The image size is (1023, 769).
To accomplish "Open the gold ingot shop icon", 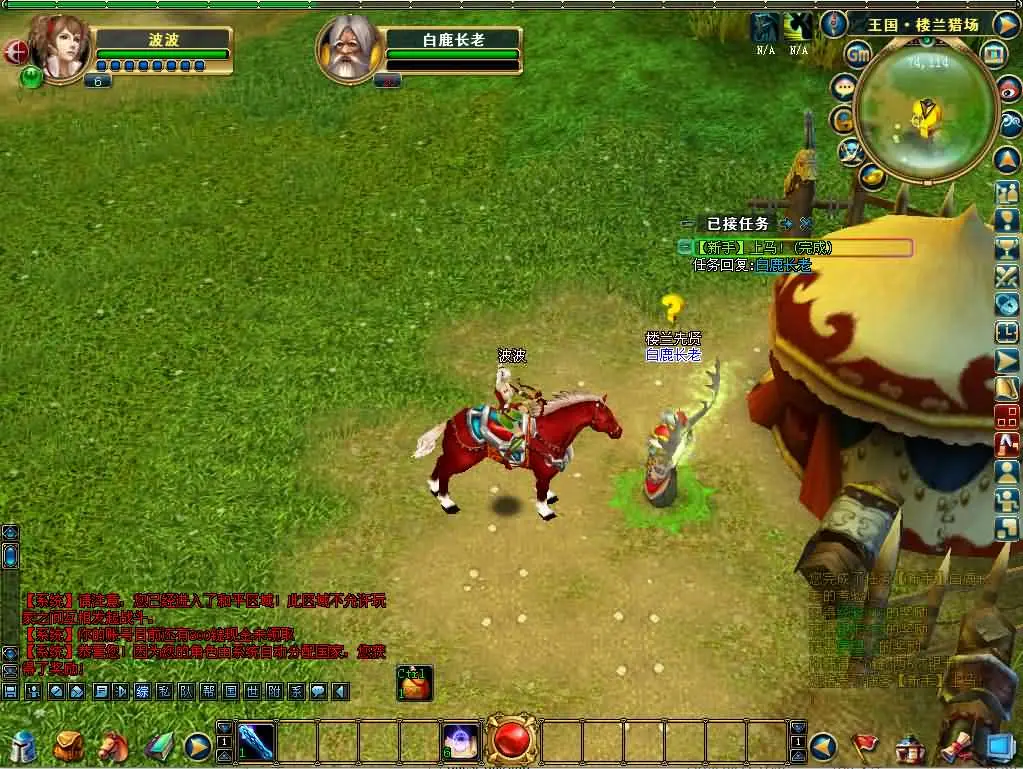I will tap(872, 176).
